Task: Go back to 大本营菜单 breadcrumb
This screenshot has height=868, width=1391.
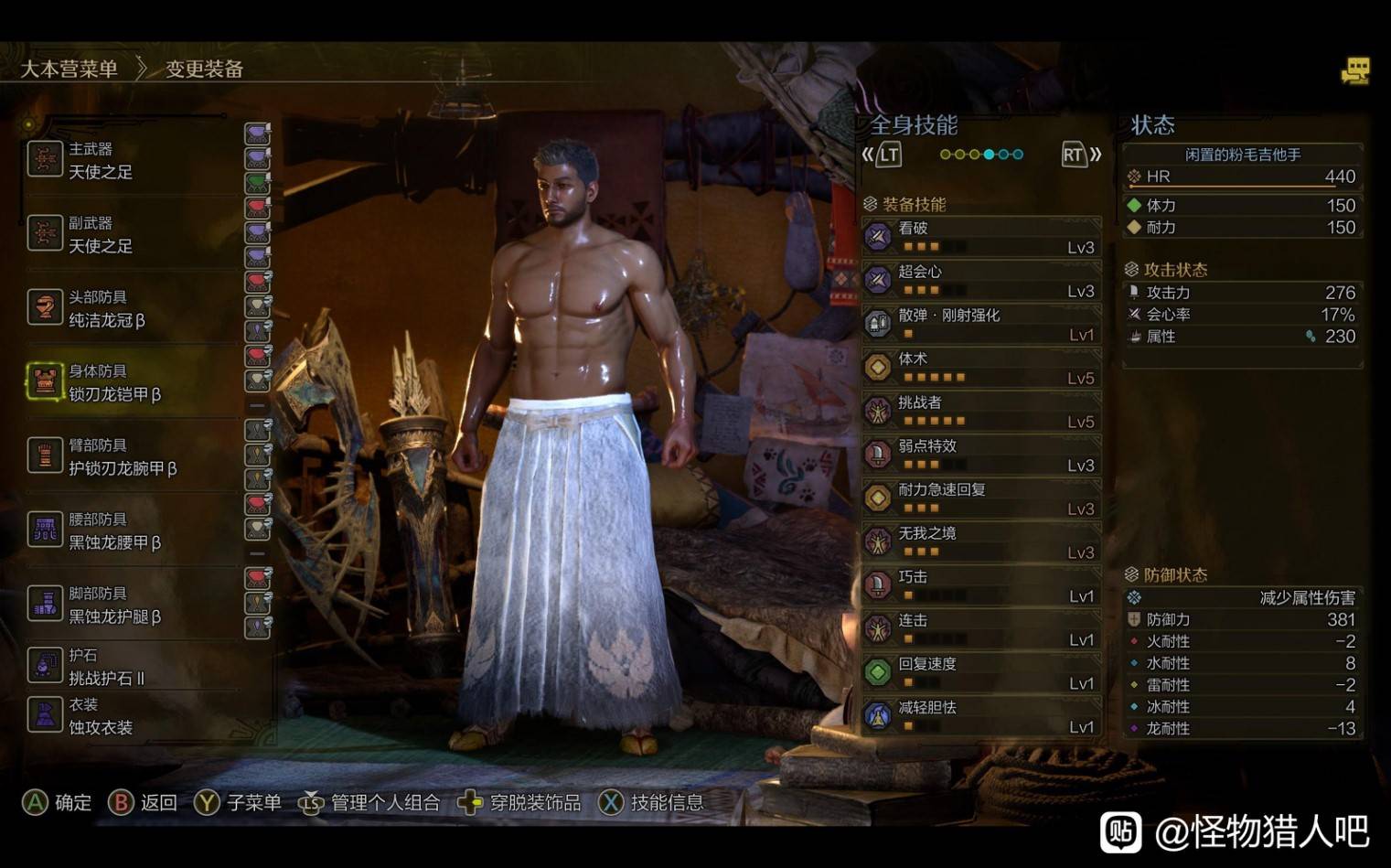Action: pos(70,70)
